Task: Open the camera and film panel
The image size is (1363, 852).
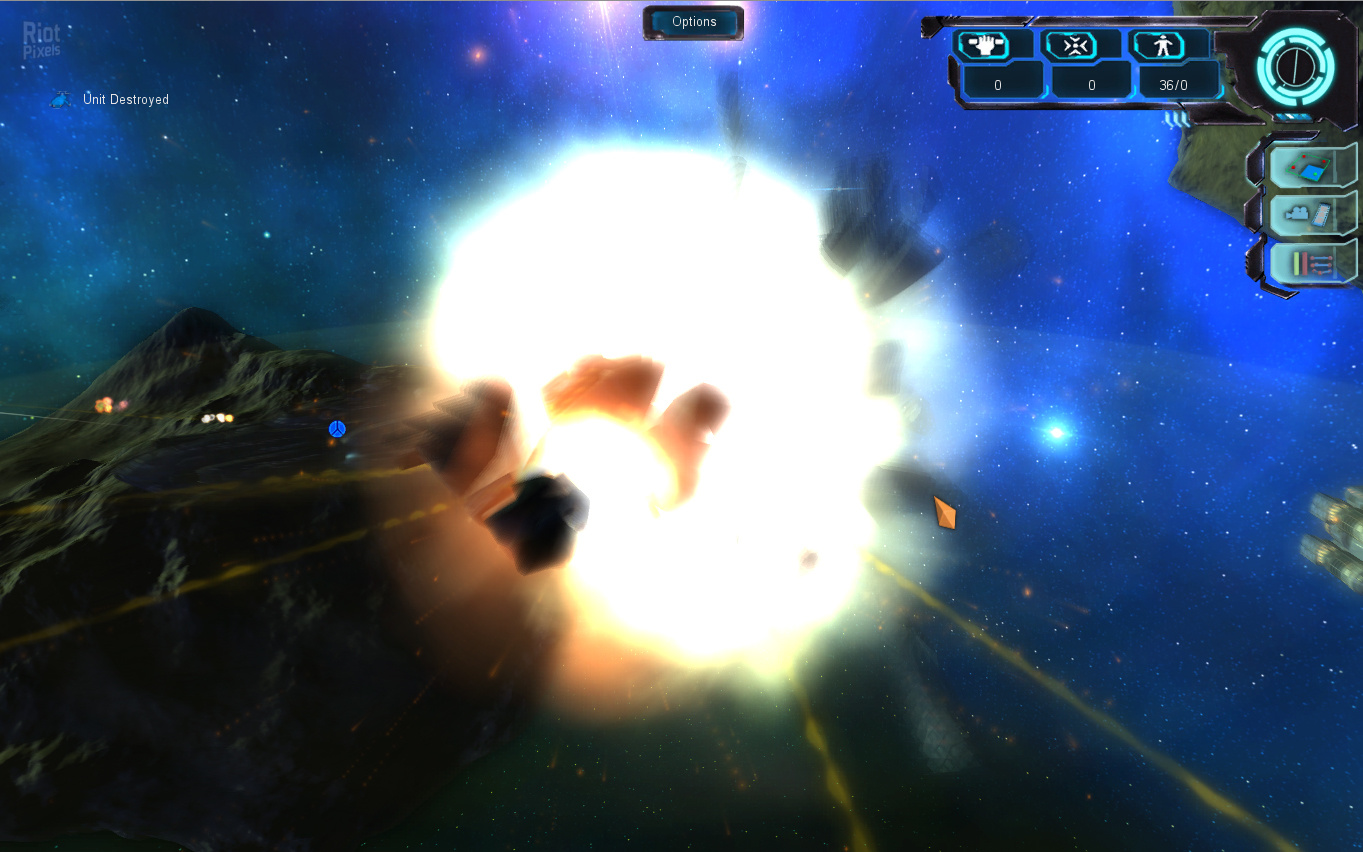Action: pyautogui.click(x=1312, y=214)
